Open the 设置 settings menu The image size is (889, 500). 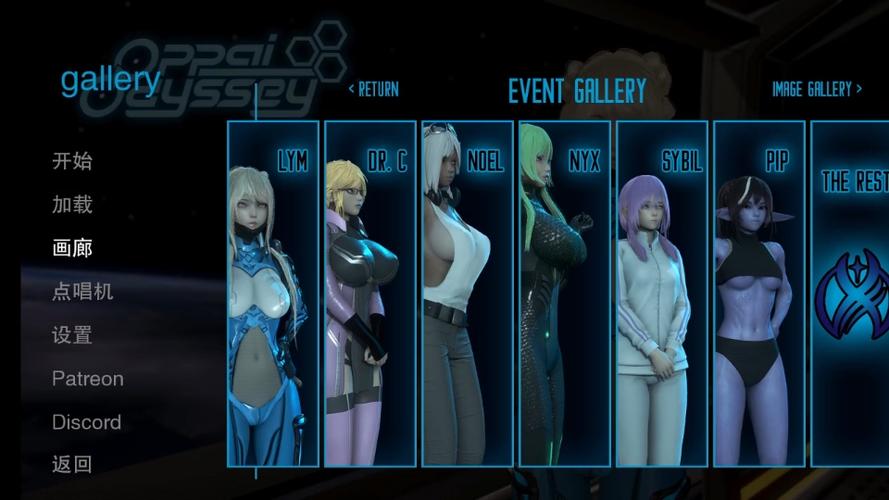(x=72, y=335)
